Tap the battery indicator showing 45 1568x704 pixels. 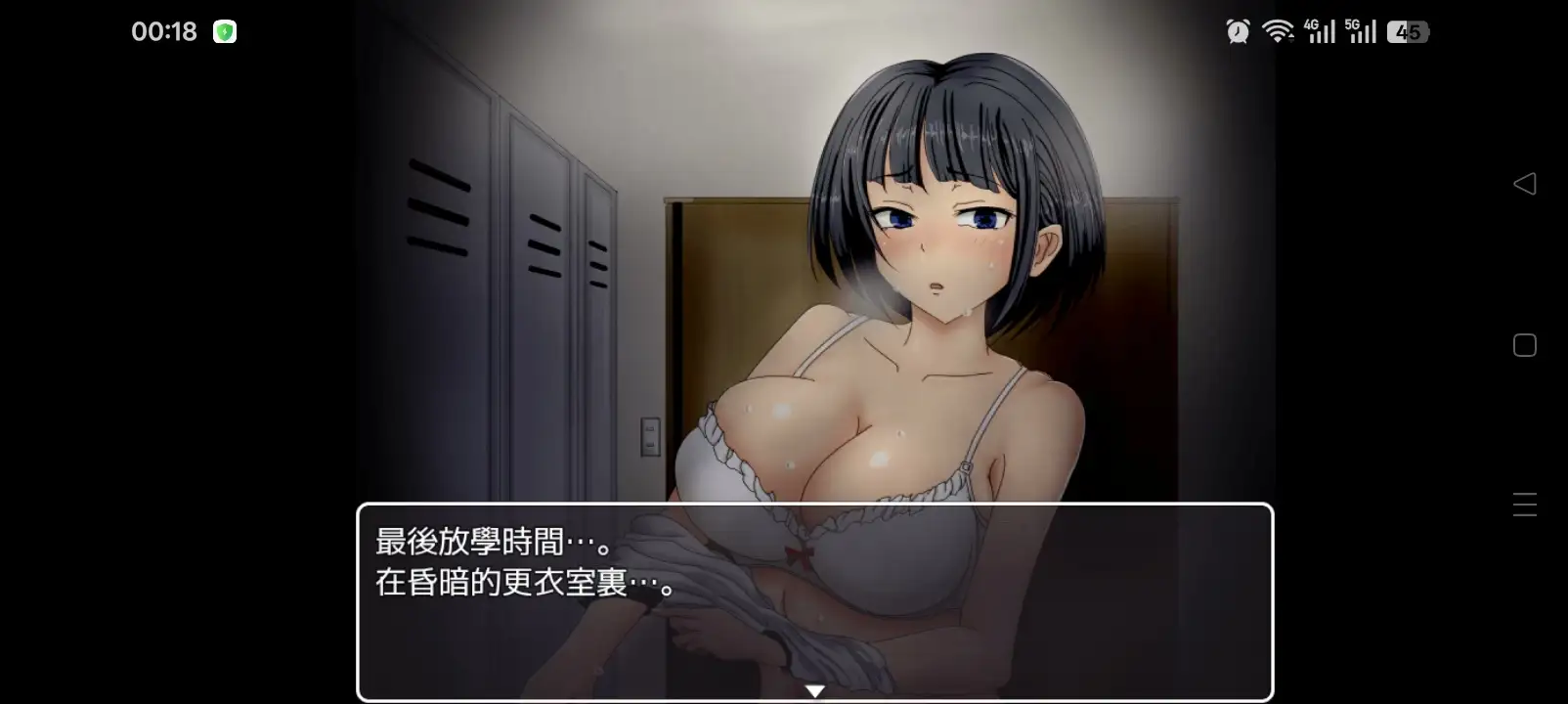tap(1408, 31)
